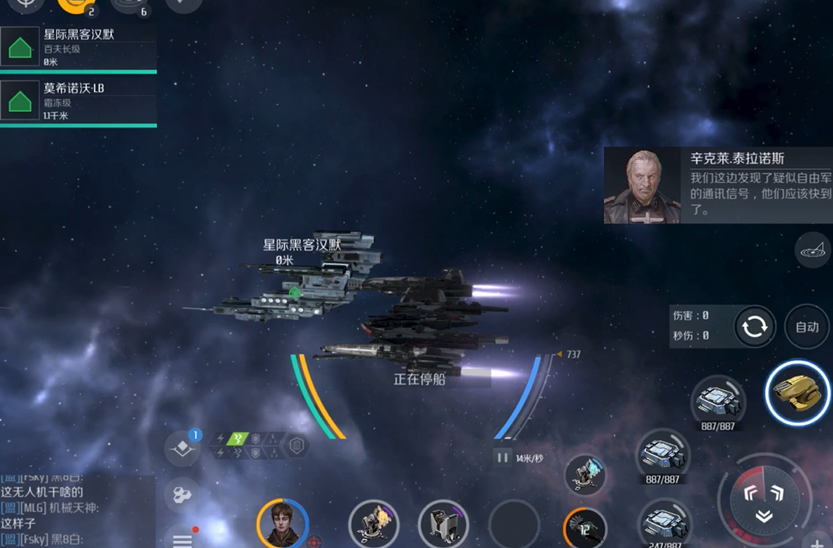Click the hexagon cluster icon
Image resolution: width=833 pixels, height=548 pixels.
(x=182, y=494)
